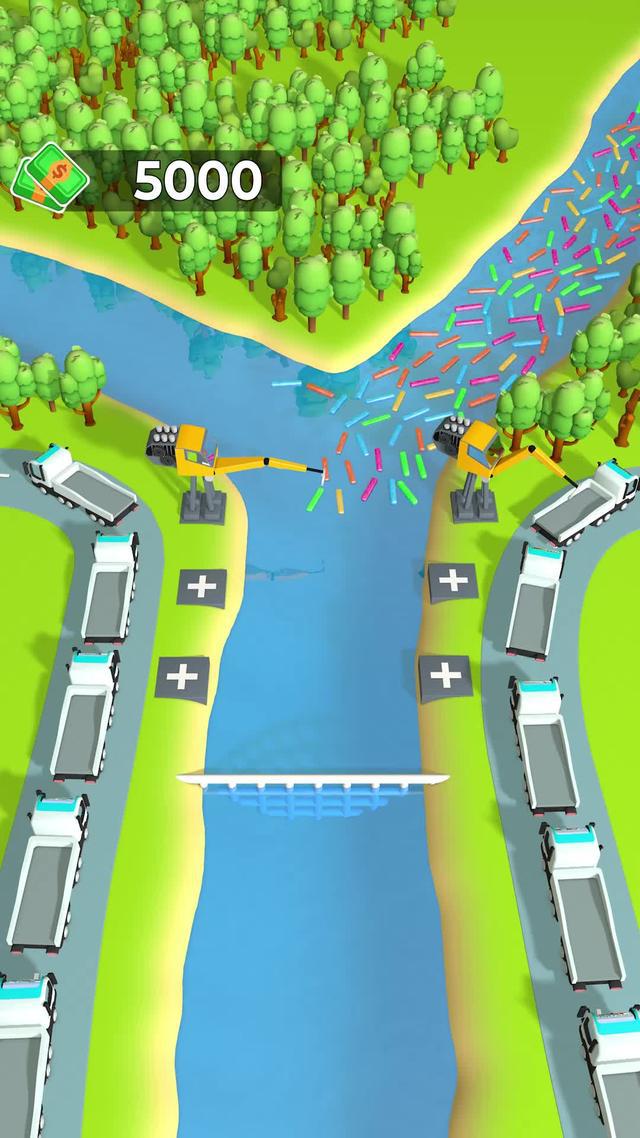Image resolution: width=640 pixels, height=1138 pixels.
Task: Tap the plus tile directly below the right-bank crane
Action: [452, 579]
